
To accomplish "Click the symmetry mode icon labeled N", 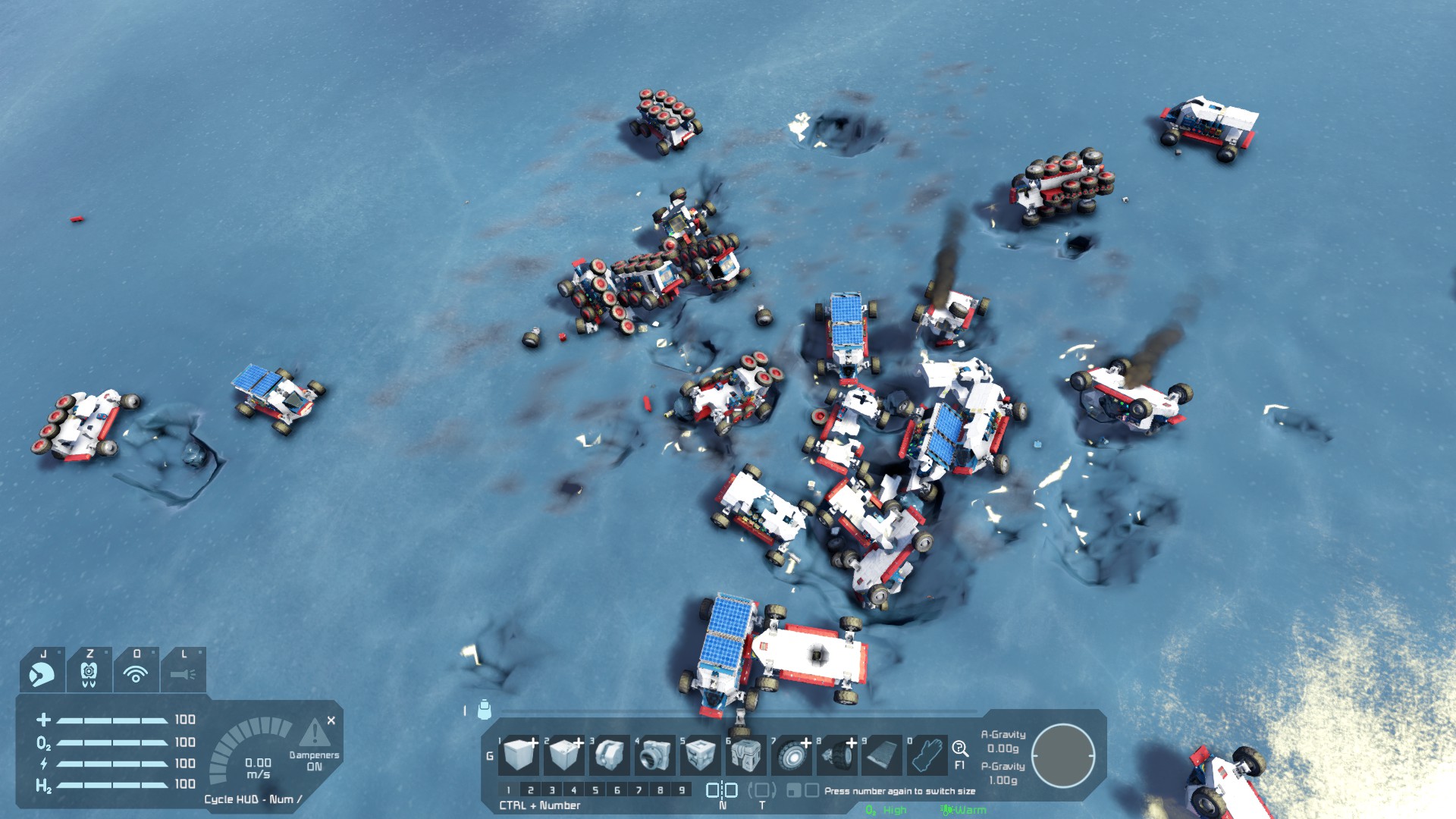I will click(722, 790).
